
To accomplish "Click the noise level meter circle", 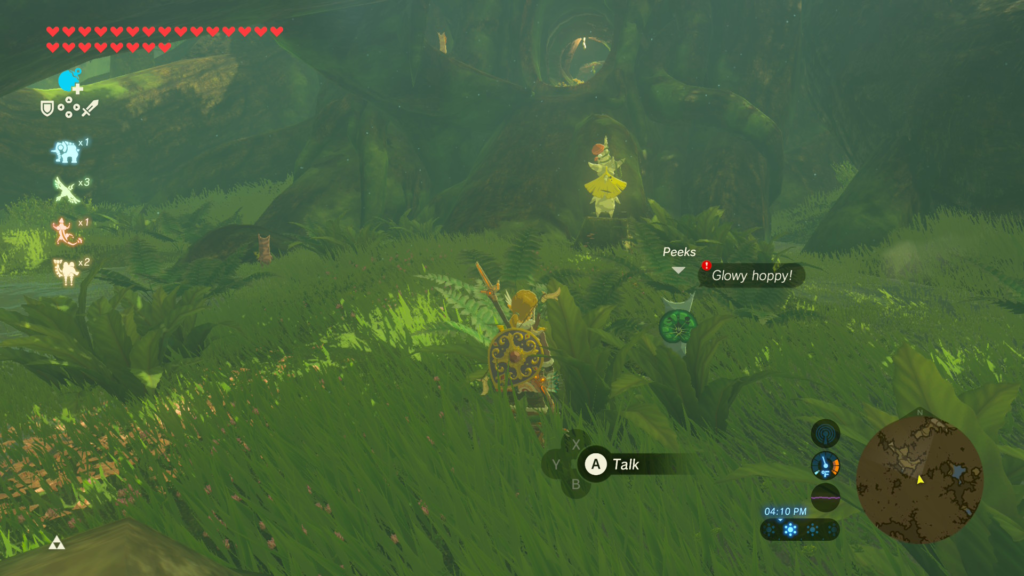I will click(x=825, y=497).
